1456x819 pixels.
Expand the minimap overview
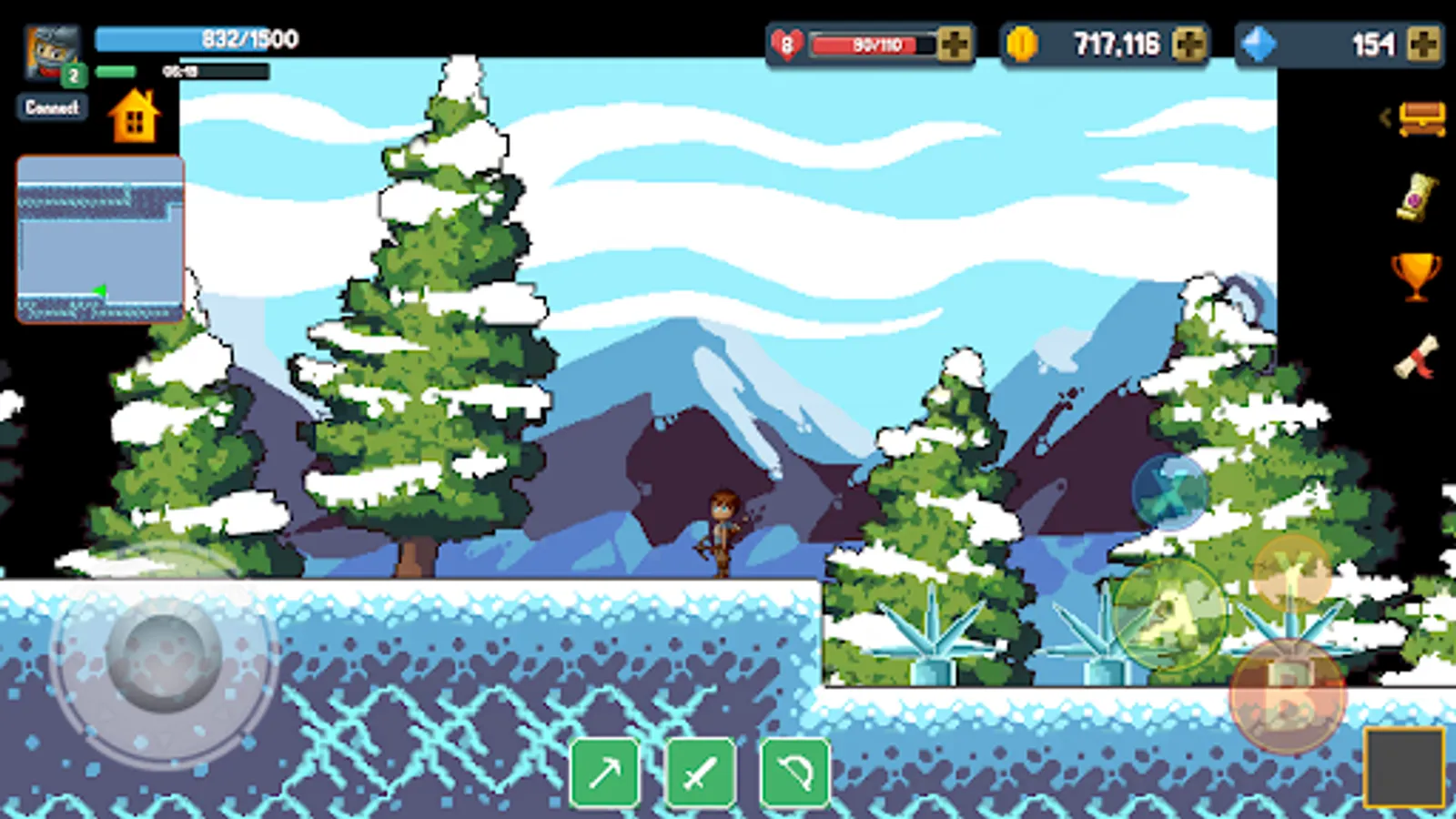tap(98, 239)
